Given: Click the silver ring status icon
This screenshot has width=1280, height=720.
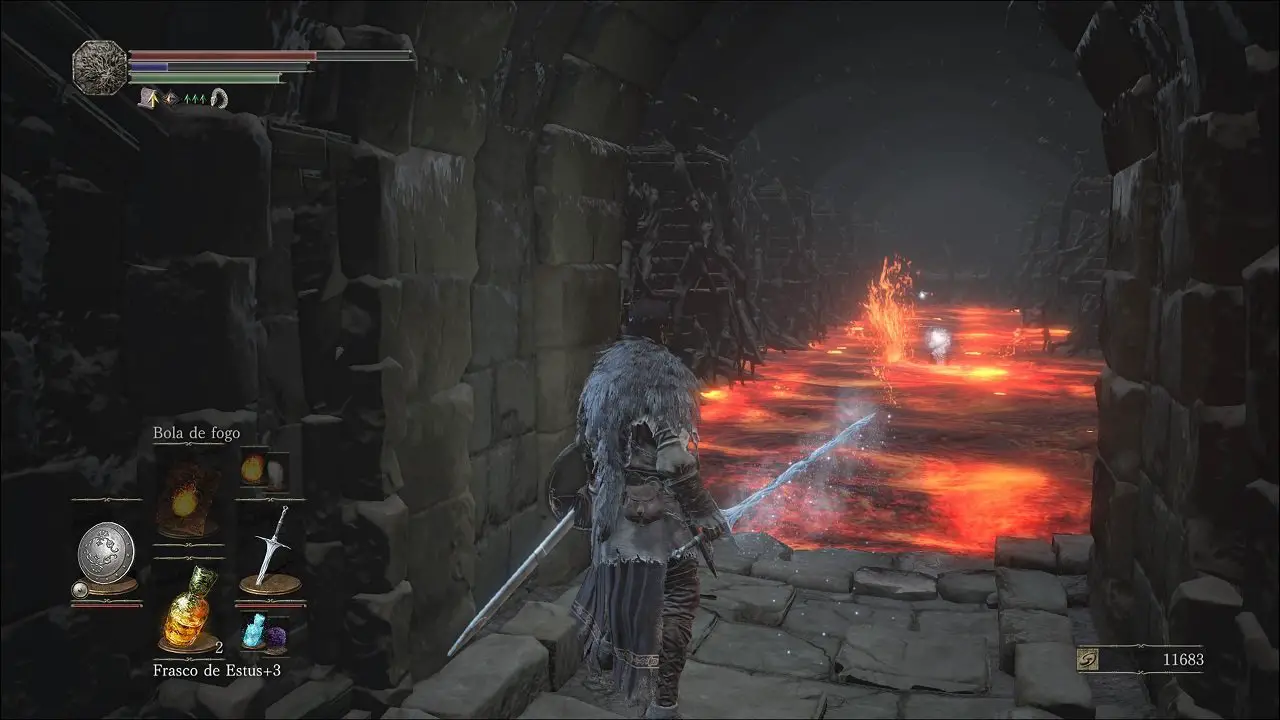Looking at the screenshot, I should [x=219, y=97].
